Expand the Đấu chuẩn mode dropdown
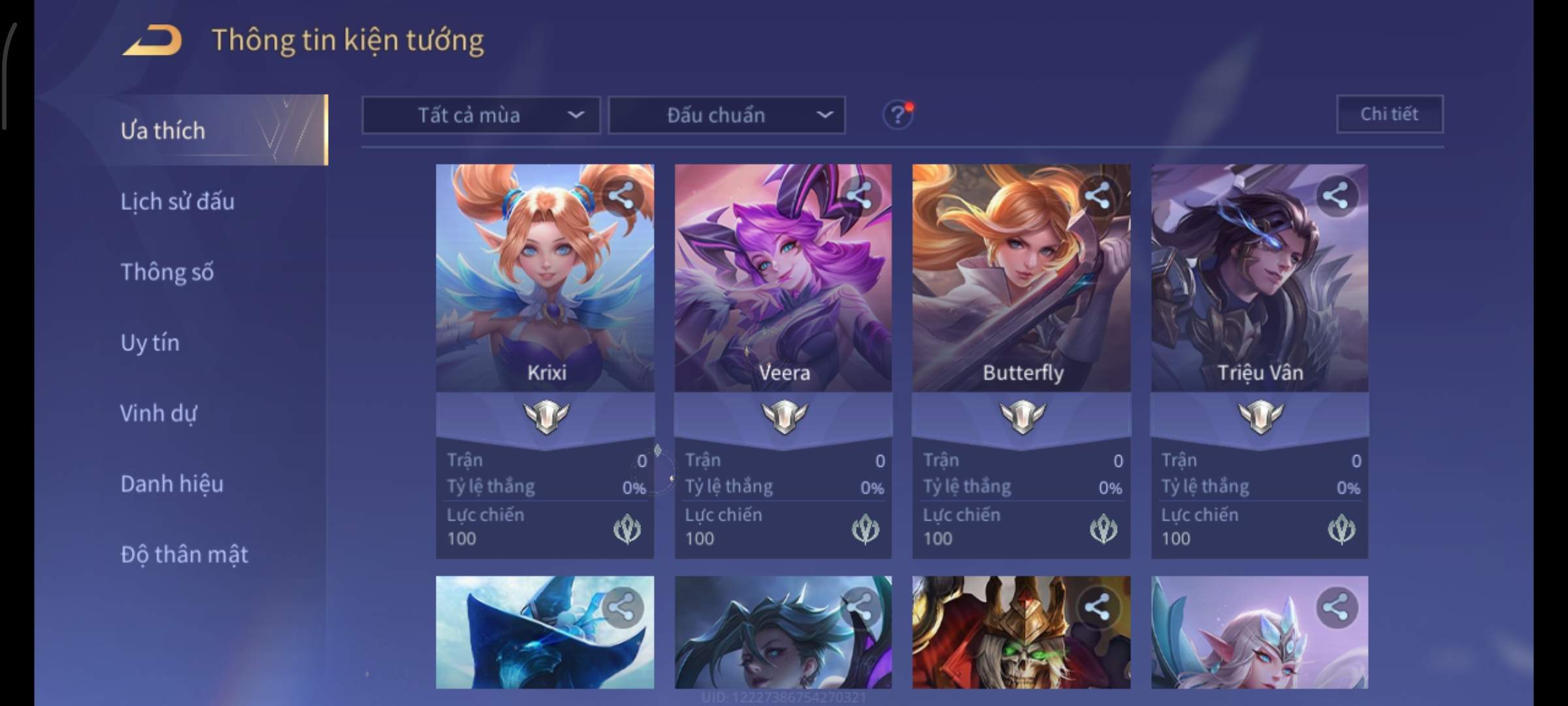 coord(727,115)
